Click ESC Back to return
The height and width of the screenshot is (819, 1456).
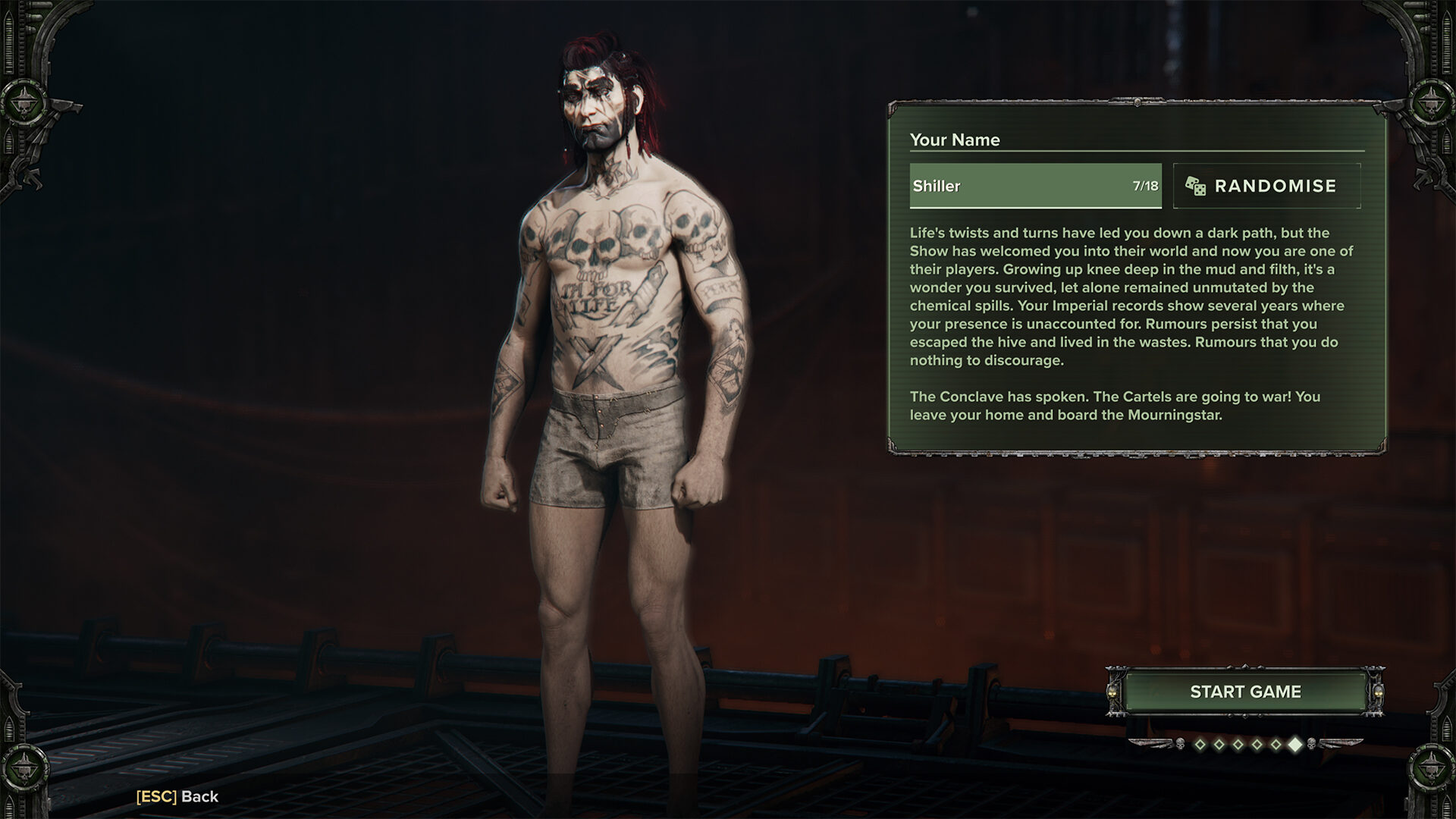176,797
